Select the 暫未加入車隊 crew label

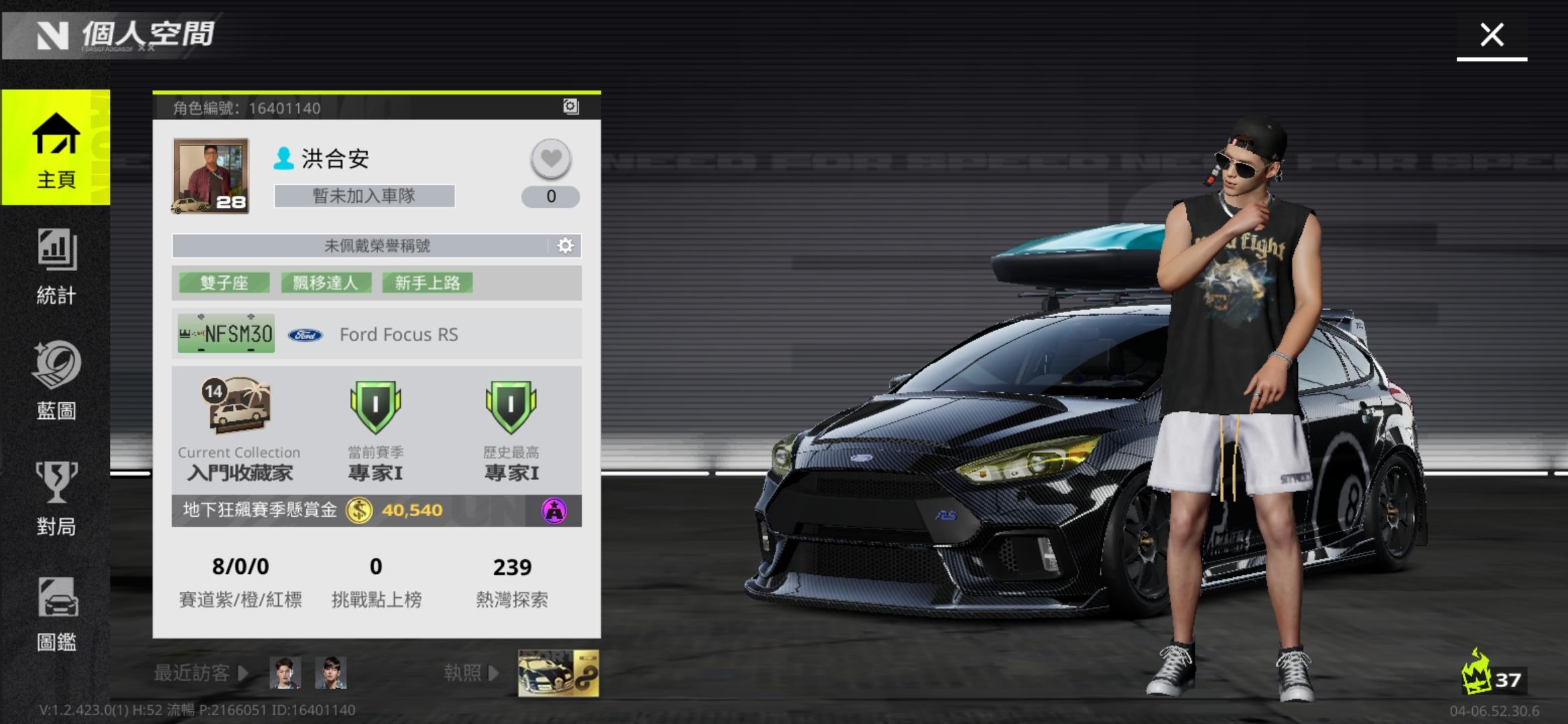(364, 196)
